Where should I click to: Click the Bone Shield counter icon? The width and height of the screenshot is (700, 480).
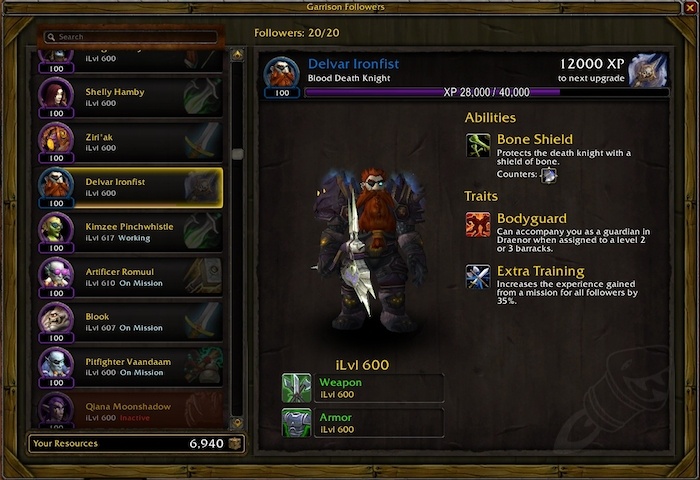548,174
